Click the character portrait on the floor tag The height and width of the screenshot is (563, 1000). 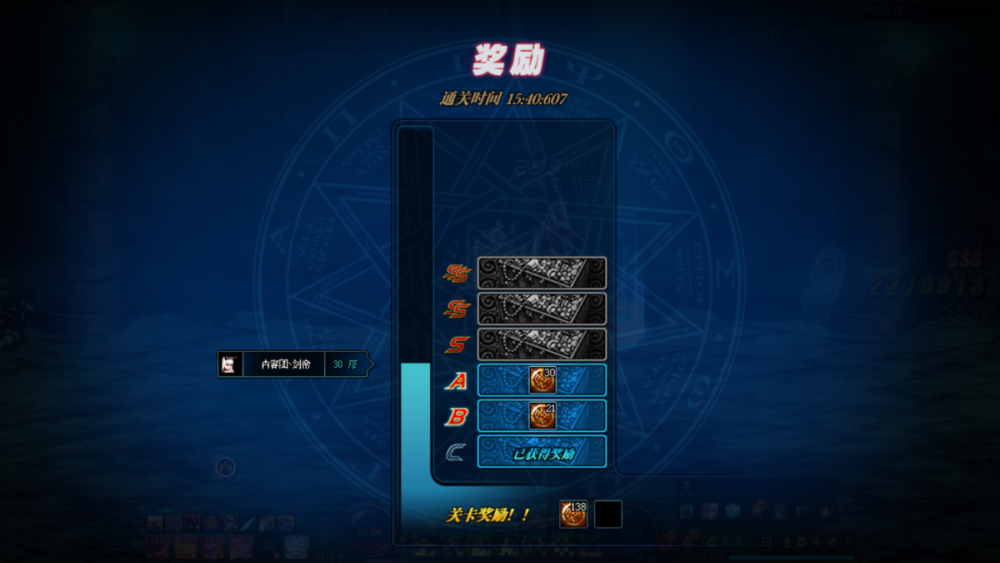coord(230,364)
